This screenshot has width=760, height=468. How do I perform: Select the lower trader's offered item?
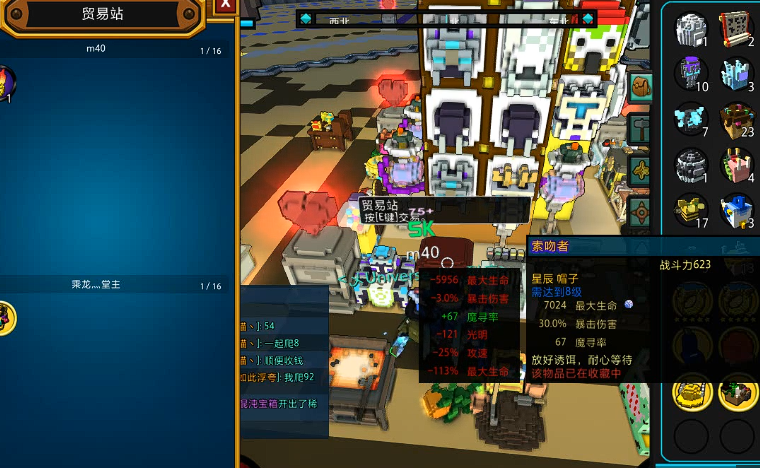5,318
